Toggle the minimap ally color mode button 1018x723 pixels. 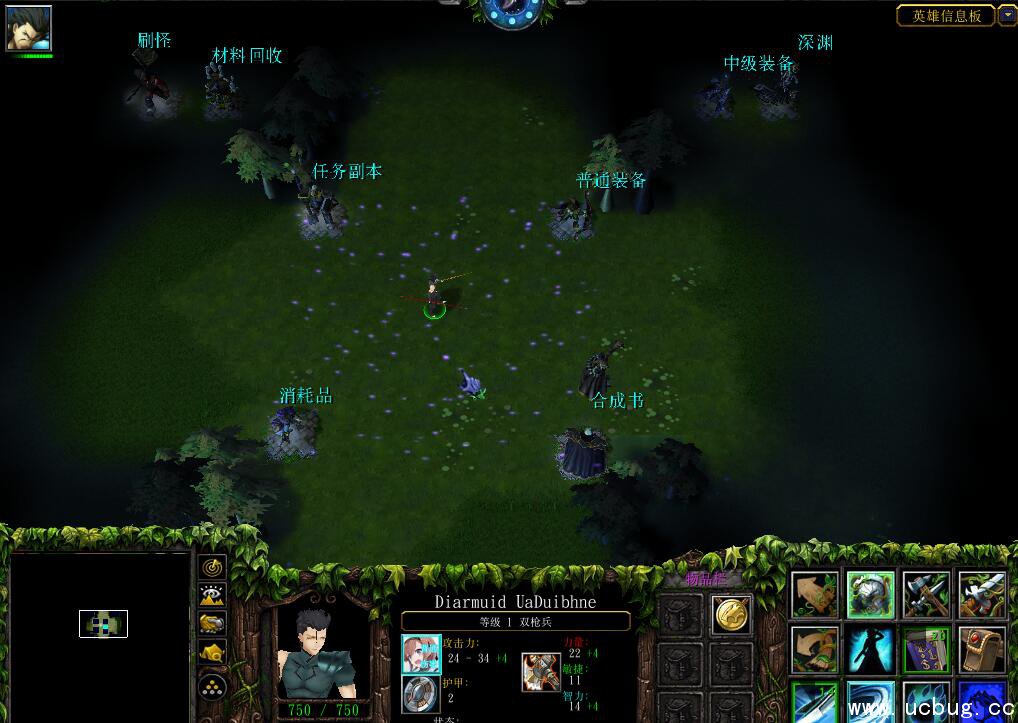tap(212, 624)
